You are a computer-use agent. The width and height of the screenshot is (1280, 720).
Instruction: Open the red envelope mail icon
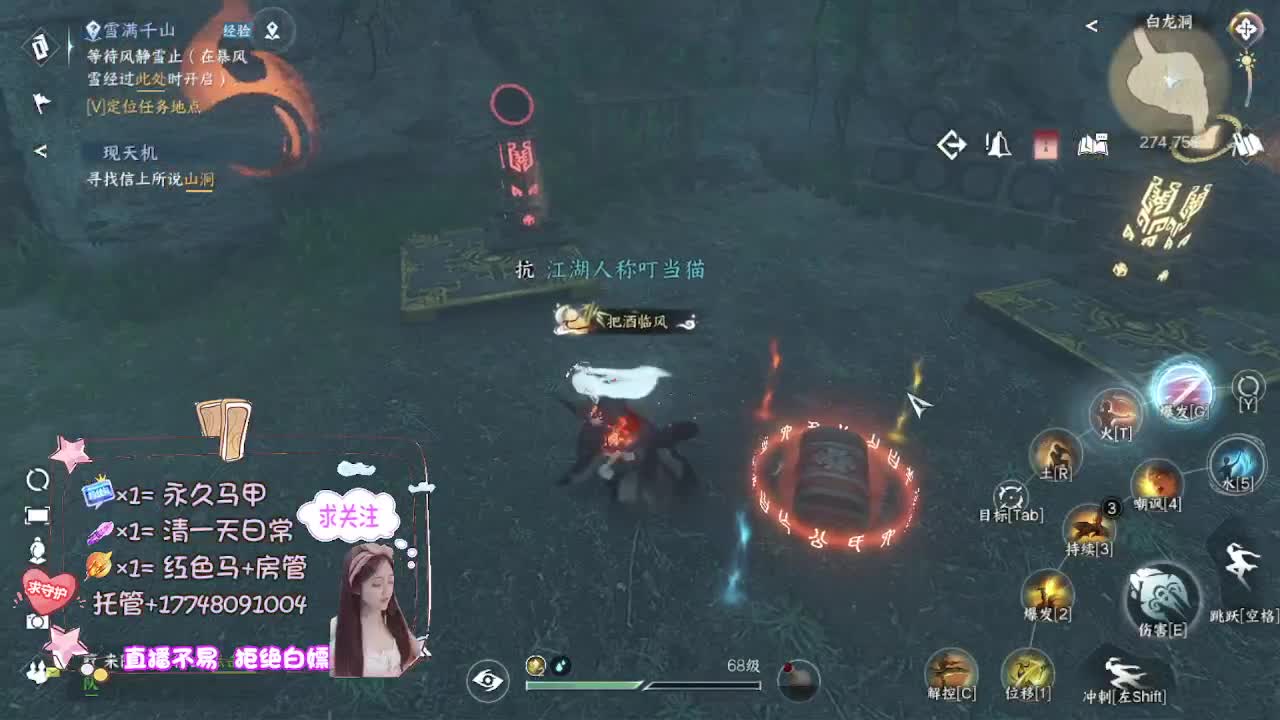point(1044,146)
